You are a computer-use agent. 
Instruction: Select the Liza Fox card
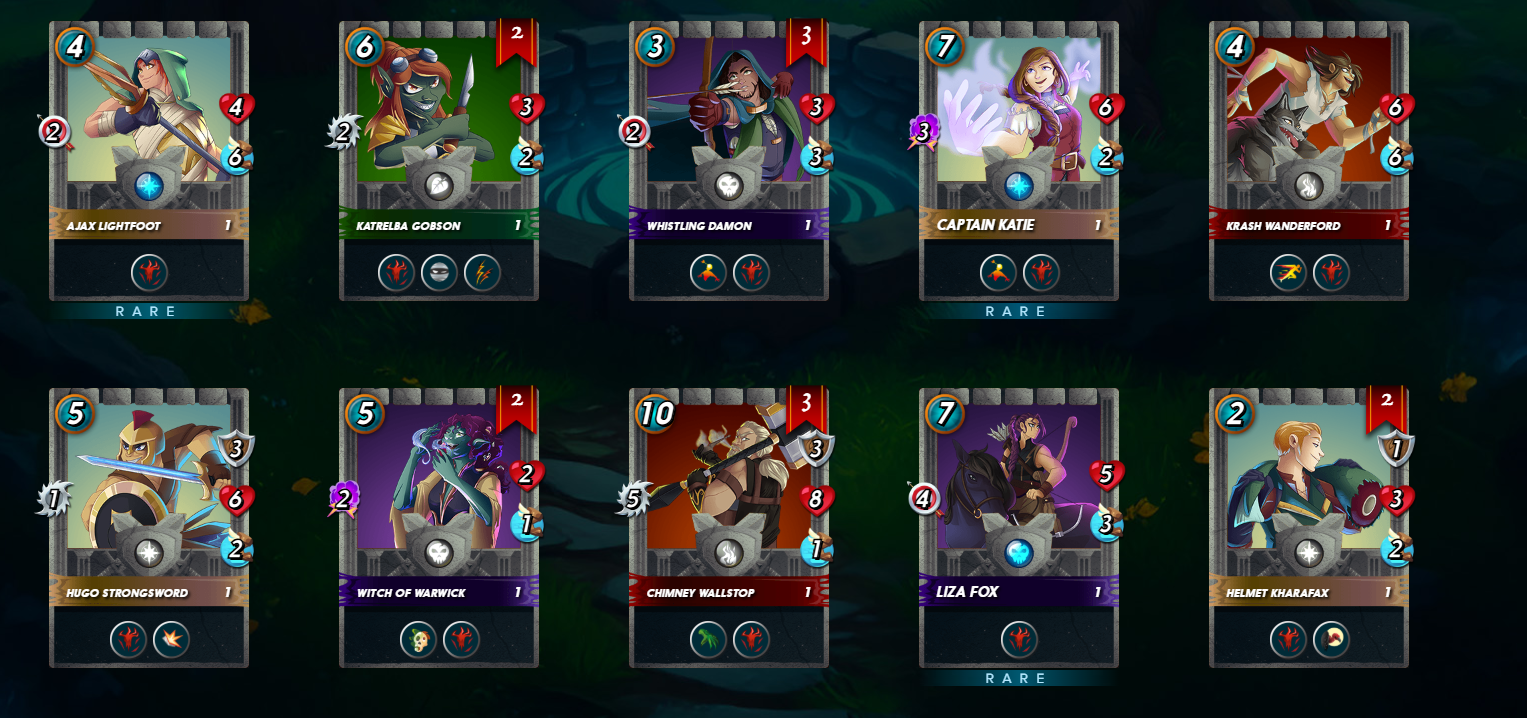[1019, 527]
